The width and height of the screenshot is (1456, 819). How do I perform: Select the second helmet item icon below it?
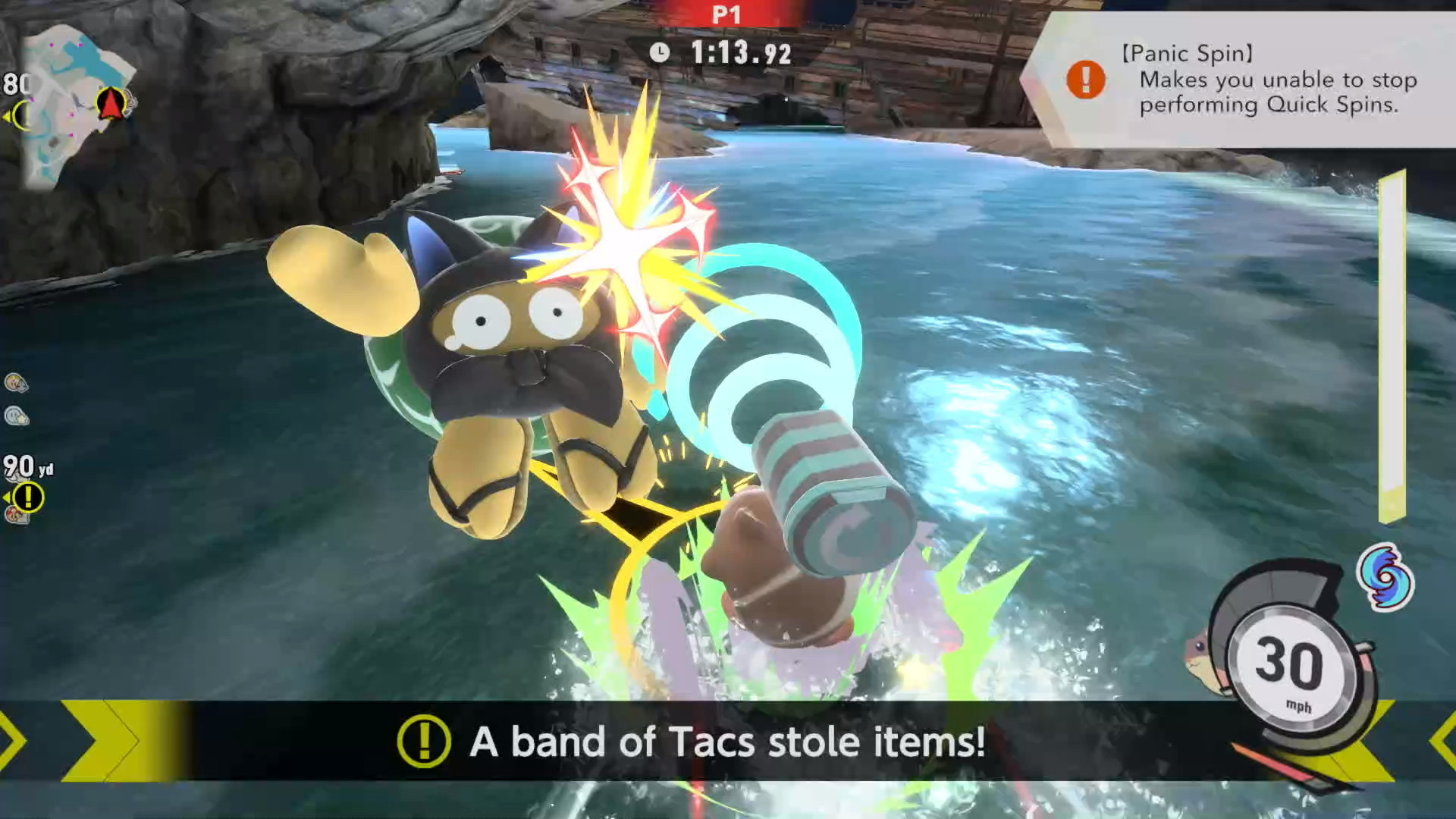pos(15,416)
